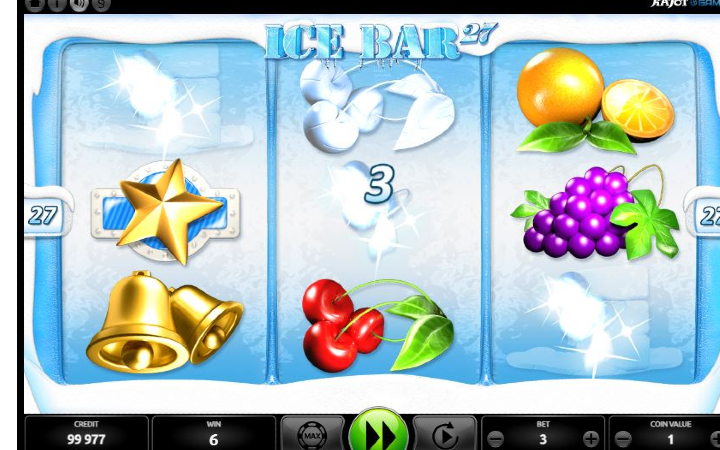Toggle the sound speaker icon
Image resolution: width=720 pixels, height=450 pixels.
point(79,4)
